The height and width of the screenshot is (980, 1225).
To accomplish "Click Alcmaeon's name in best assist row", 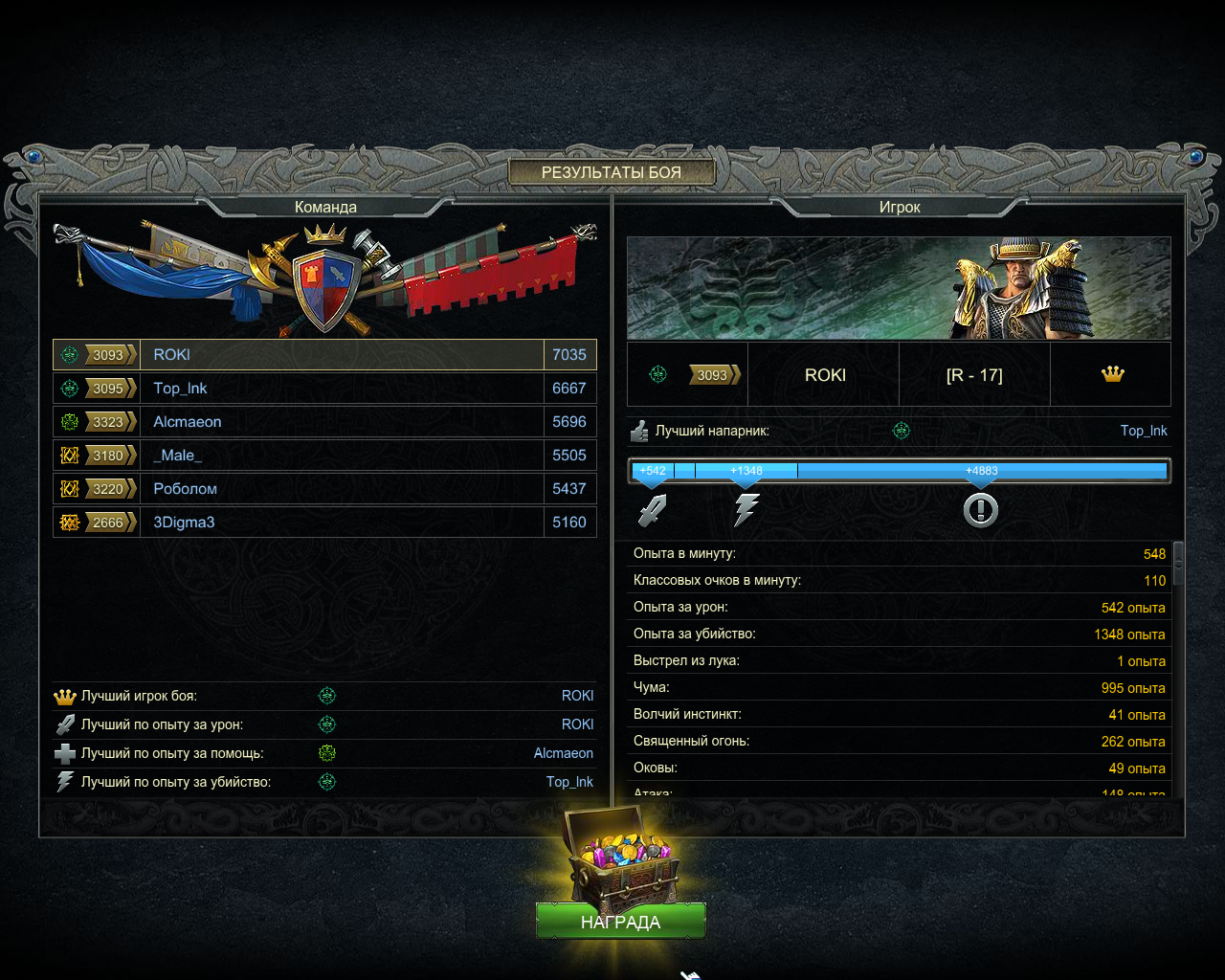I will 563,753.
